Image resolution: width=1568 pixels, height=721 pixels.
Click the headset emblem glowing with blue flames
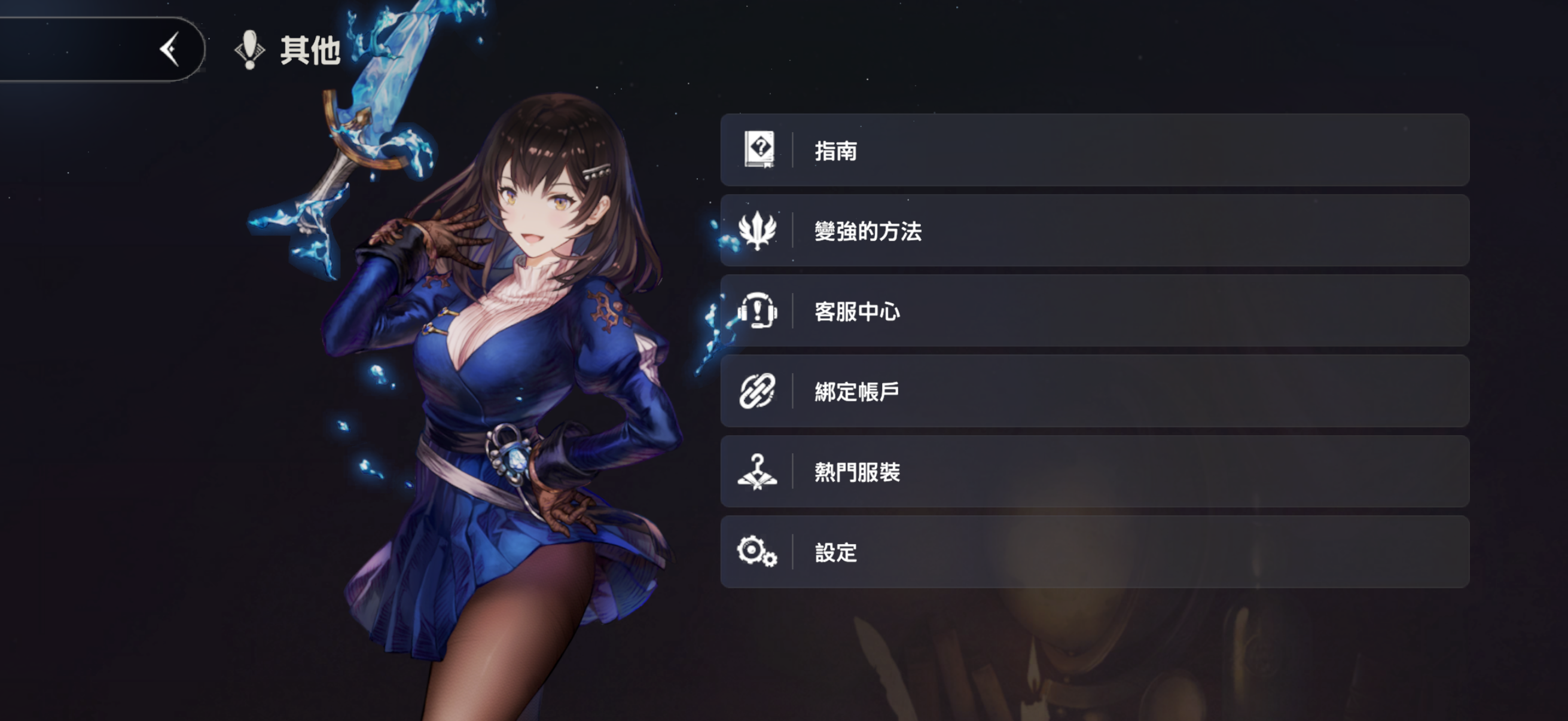click(756, 311)
